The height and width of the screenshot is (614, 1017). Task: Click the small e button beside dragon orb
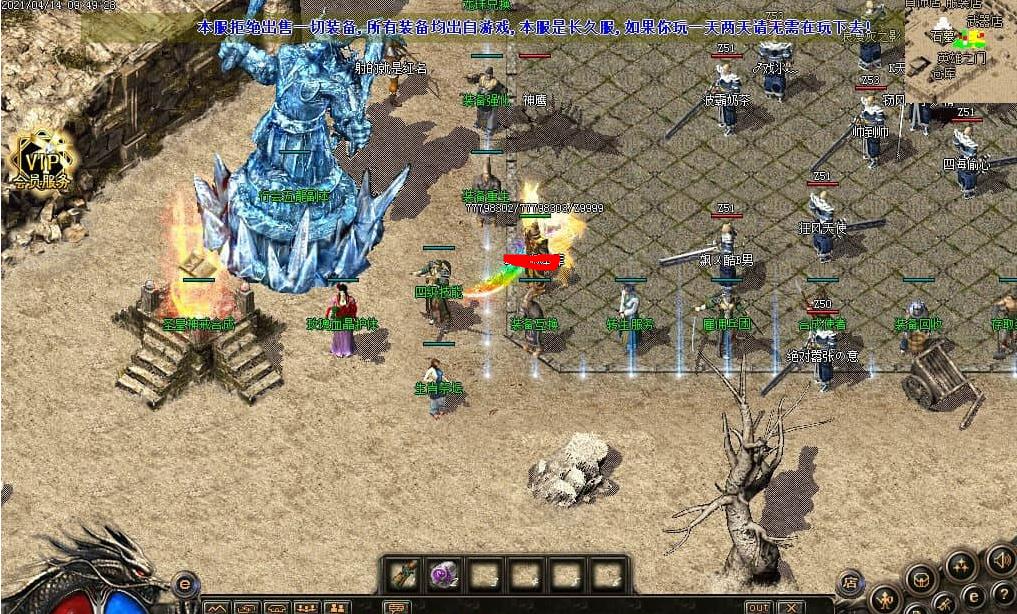coord(185,583)
